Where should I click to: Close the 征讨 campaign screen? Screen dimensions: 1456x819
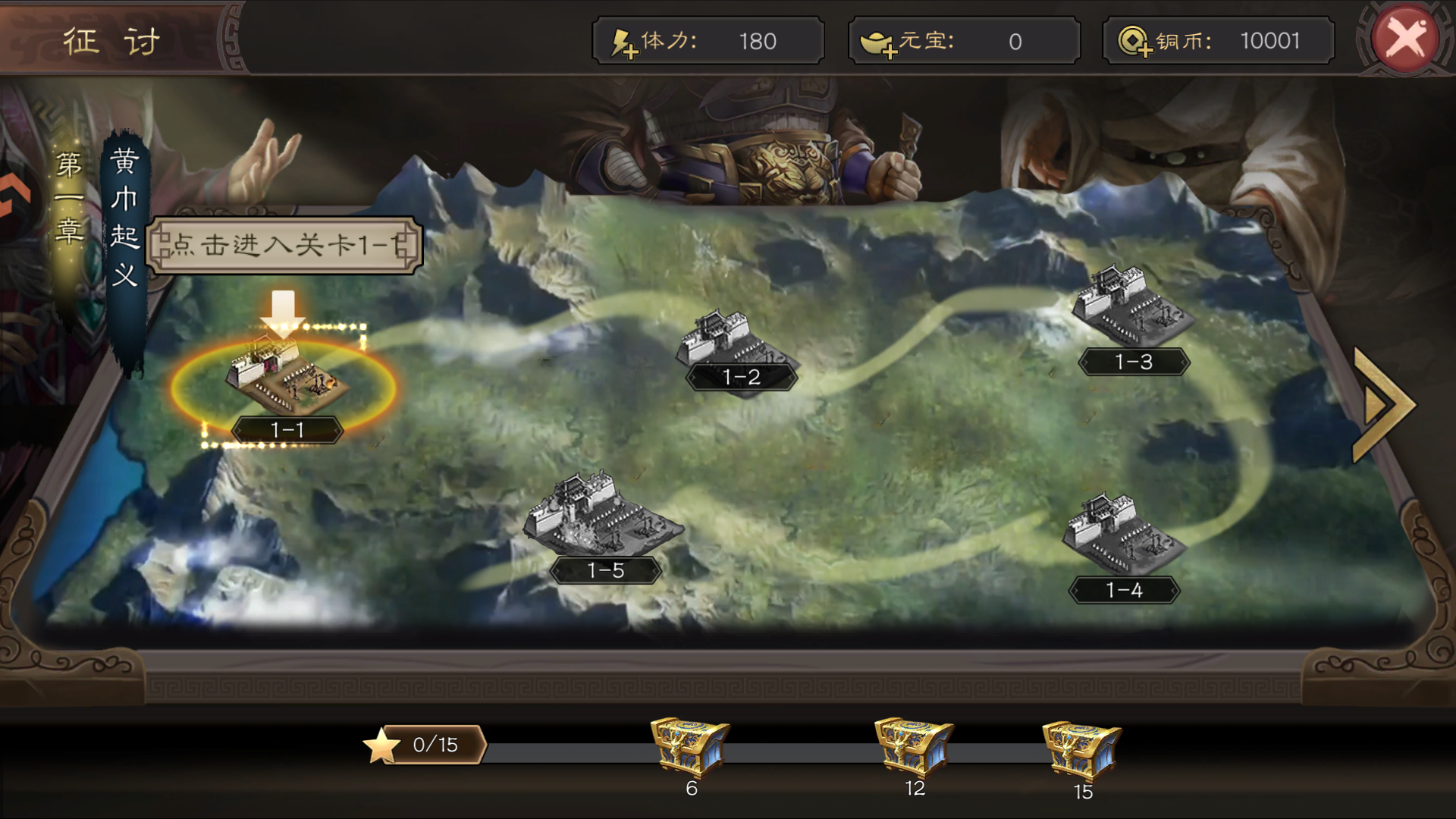point(1405,39)
